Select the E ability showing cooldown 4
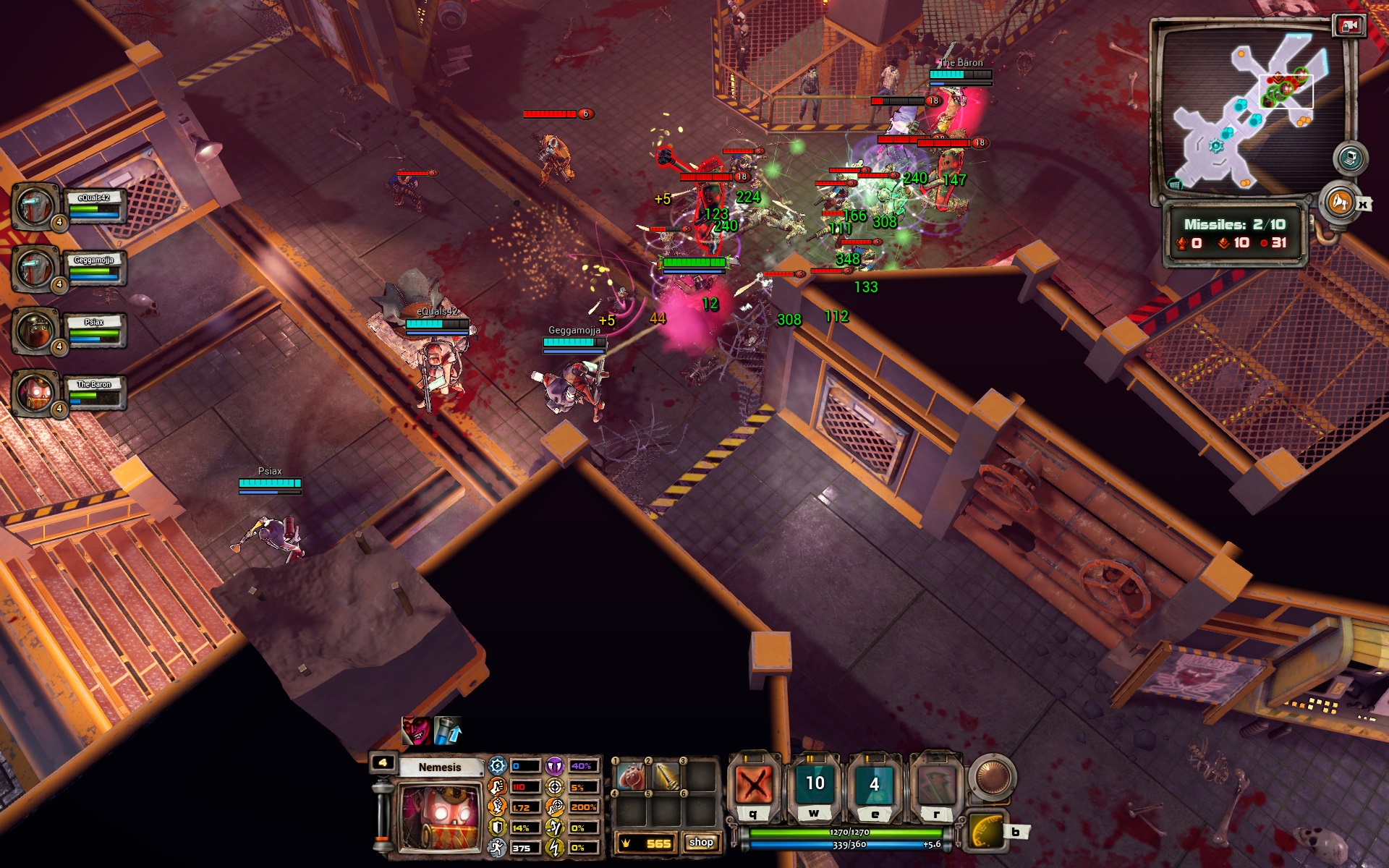1389x868 pixels. [x=874, y=784]
